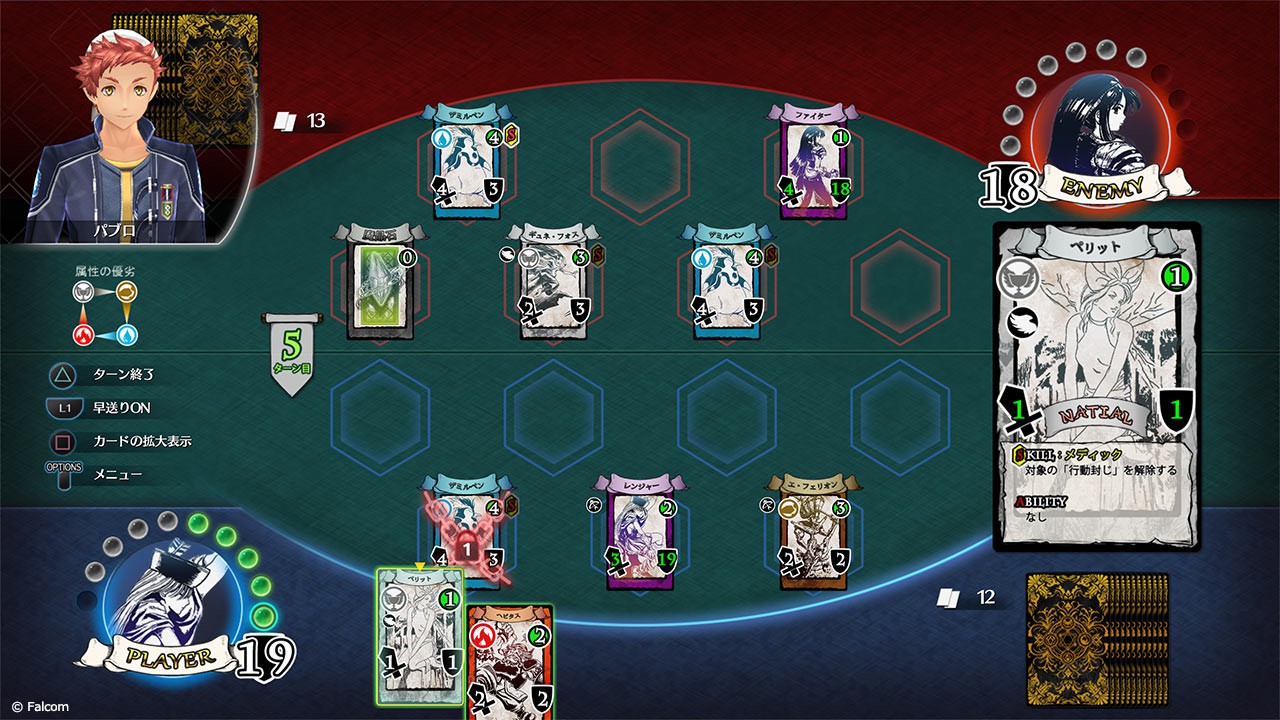Select the player's レンジャー master card

[639, 532]
